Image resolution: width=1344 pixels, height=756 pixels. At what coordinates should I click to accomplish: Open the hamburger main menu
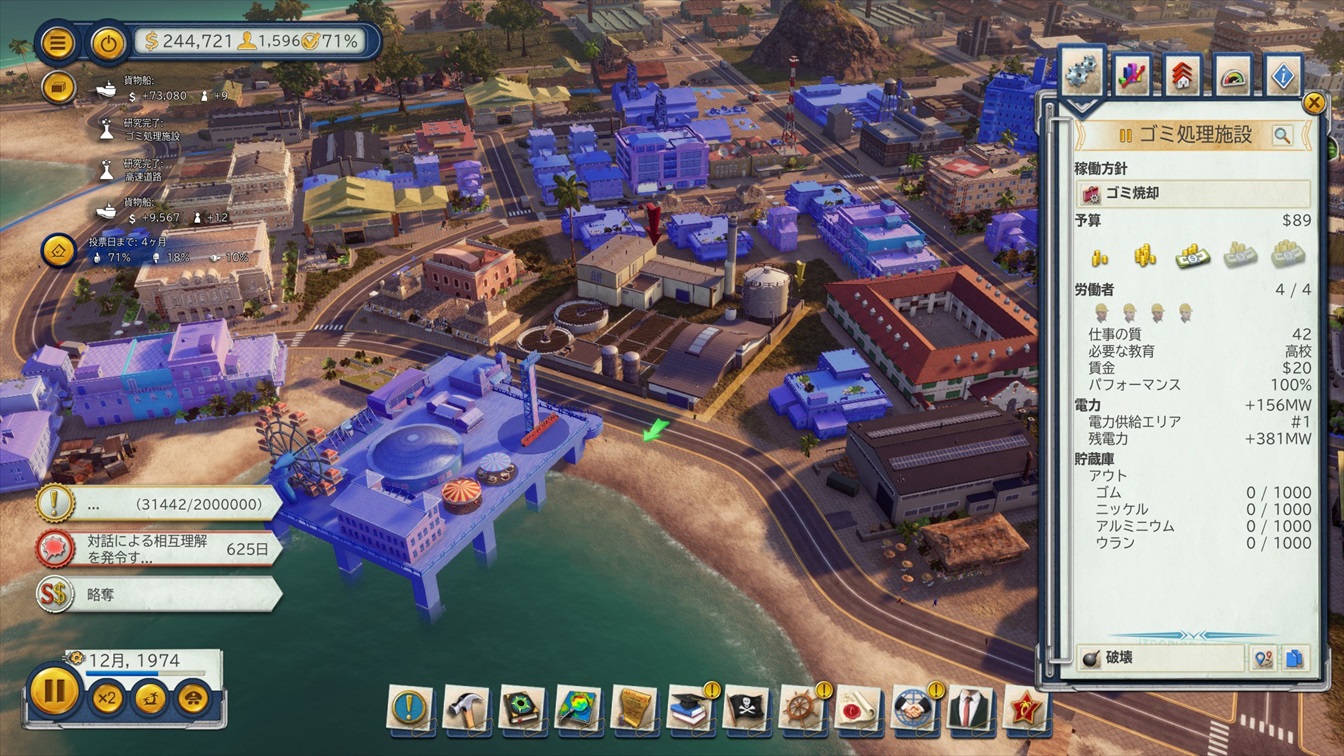click(x=58, y=43)
